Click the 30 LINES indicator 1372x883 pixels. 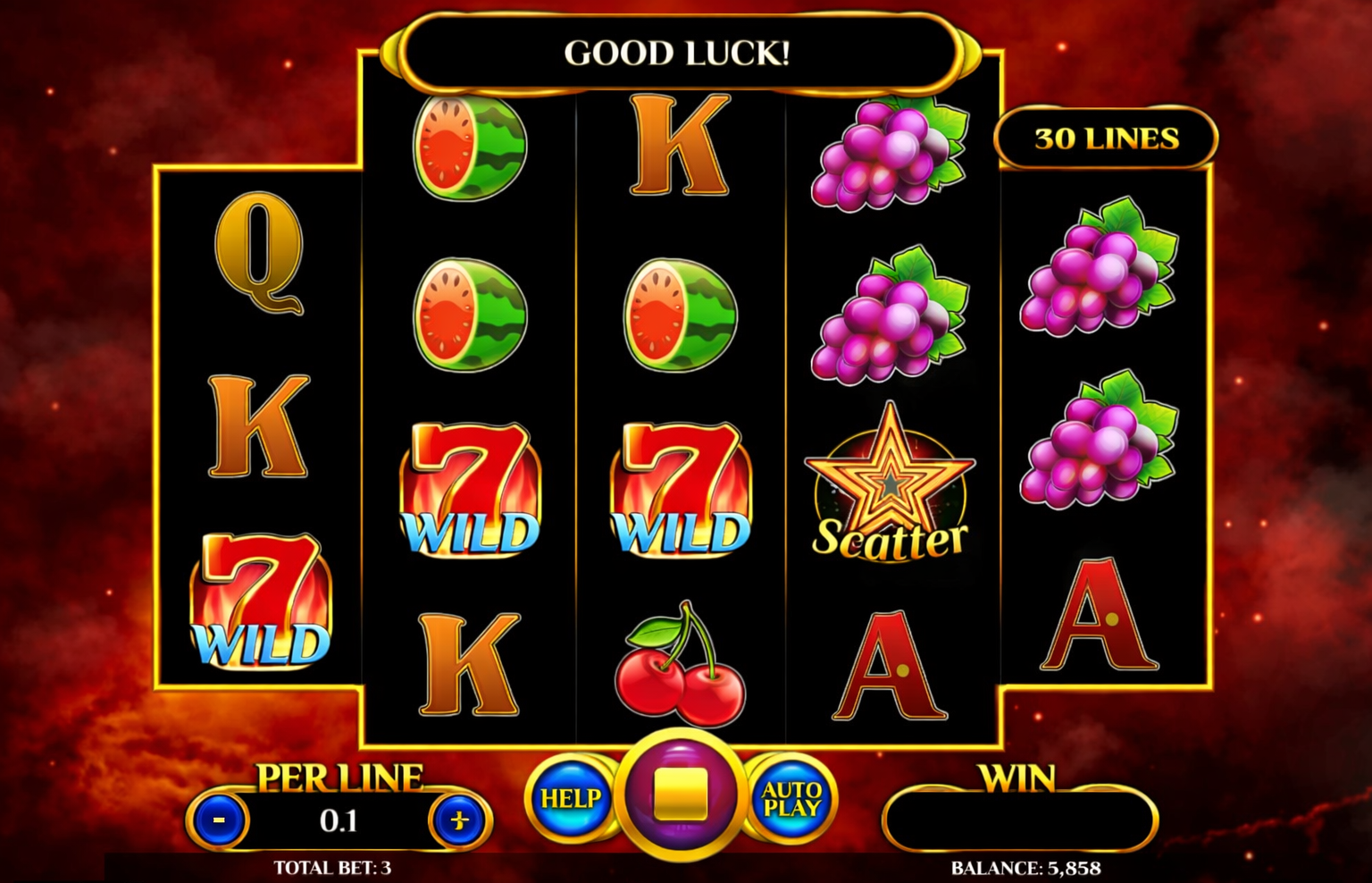pos(1106,139)
